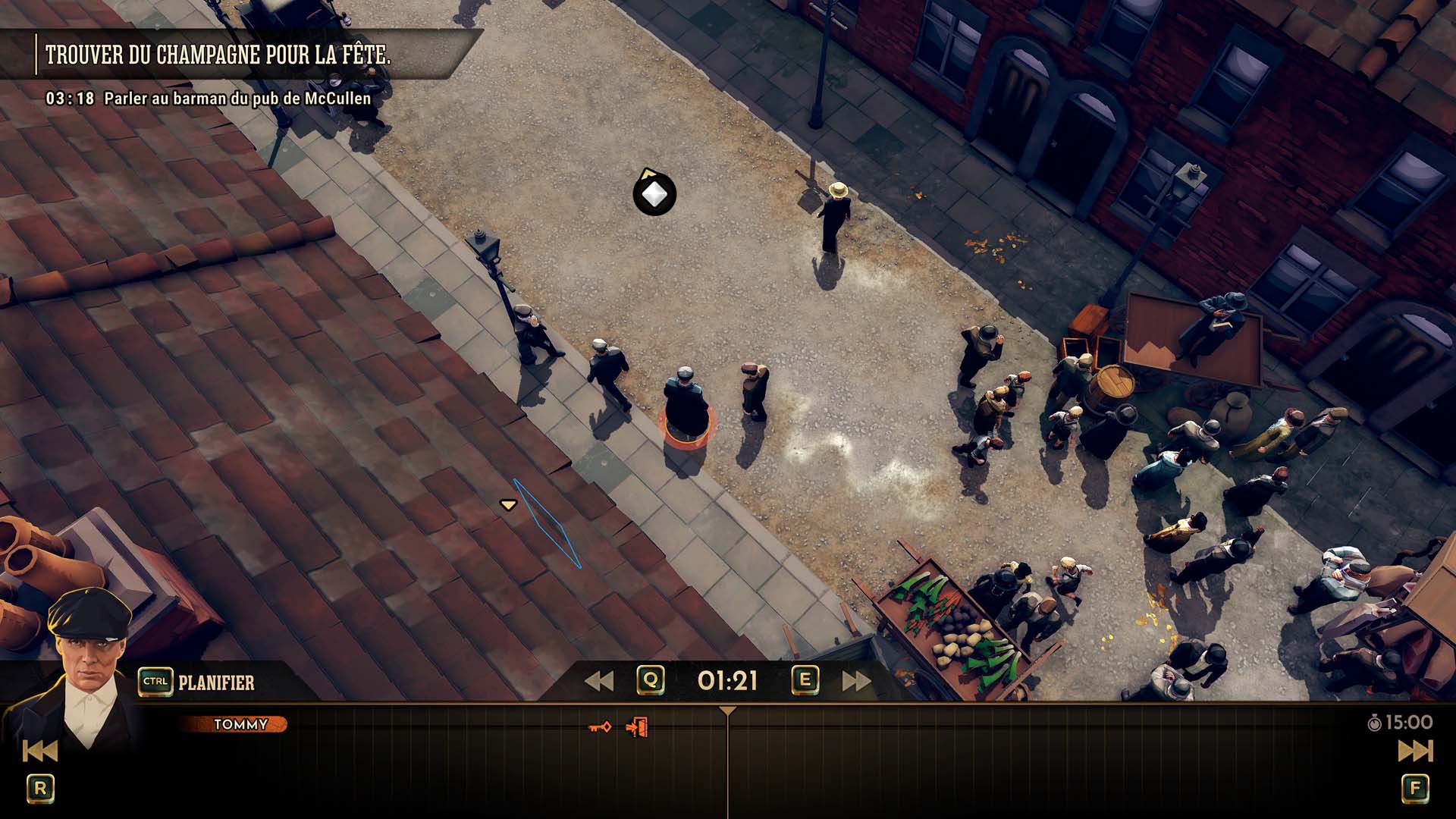The width and height of the screenshot is (1456, 819).
Task: Click the white diamond objective marker
Action: 654,195
